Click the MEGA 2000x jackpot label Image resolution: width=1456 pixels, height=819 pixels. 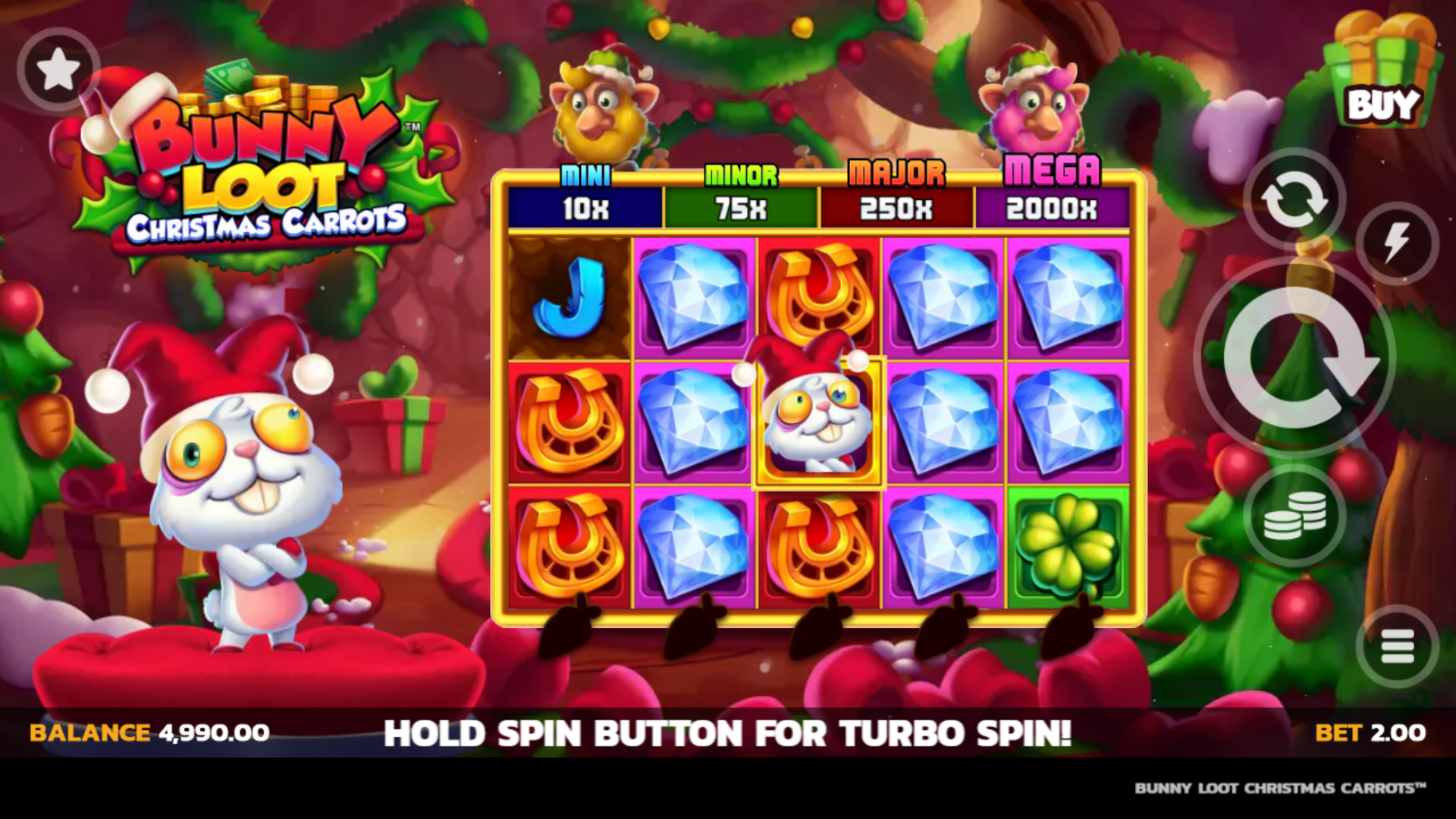pyautogui.click(x=1053, y=190)
